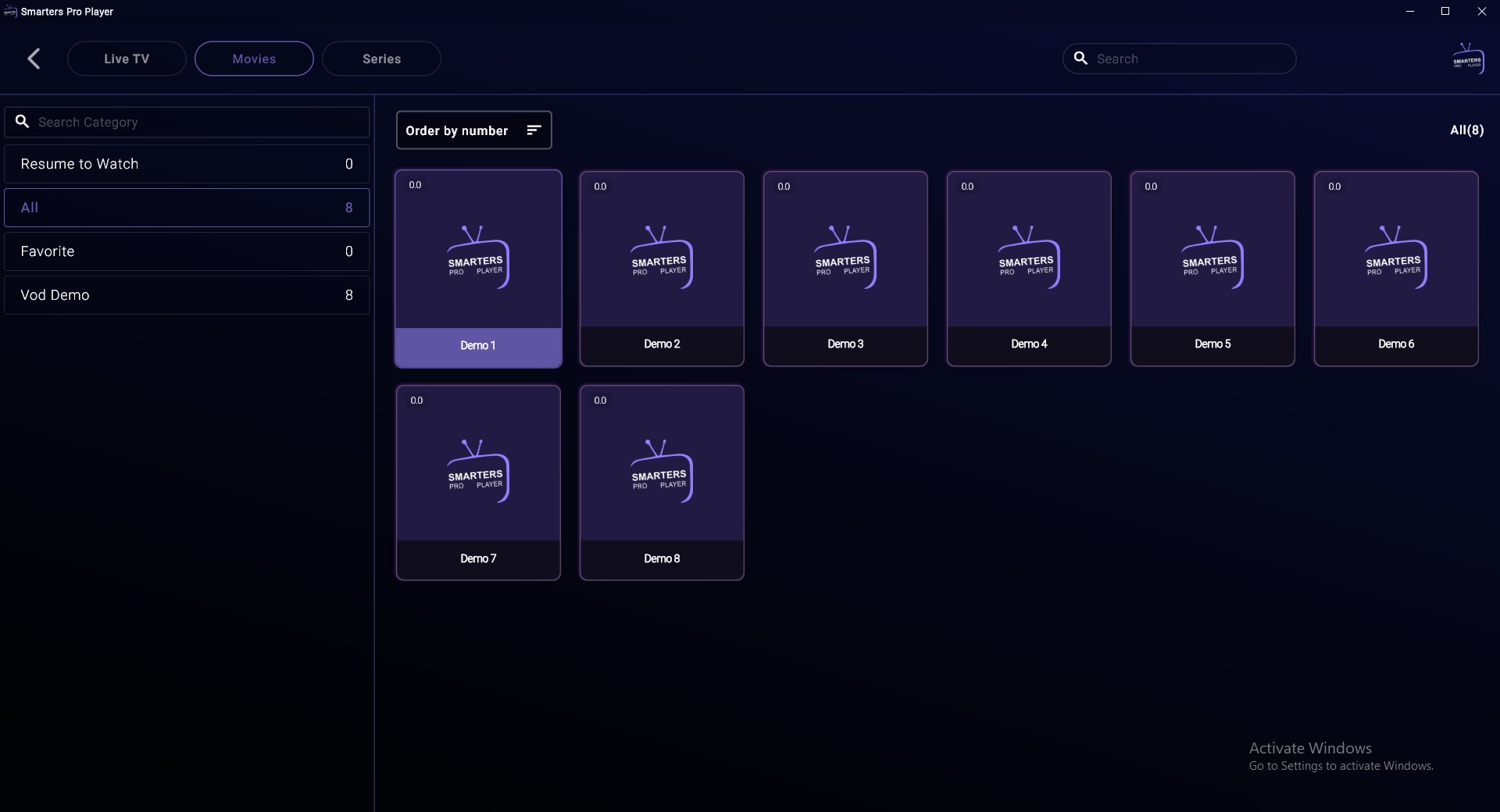
Task: Click the search icon in Search Category field
Action: (23, 122)
